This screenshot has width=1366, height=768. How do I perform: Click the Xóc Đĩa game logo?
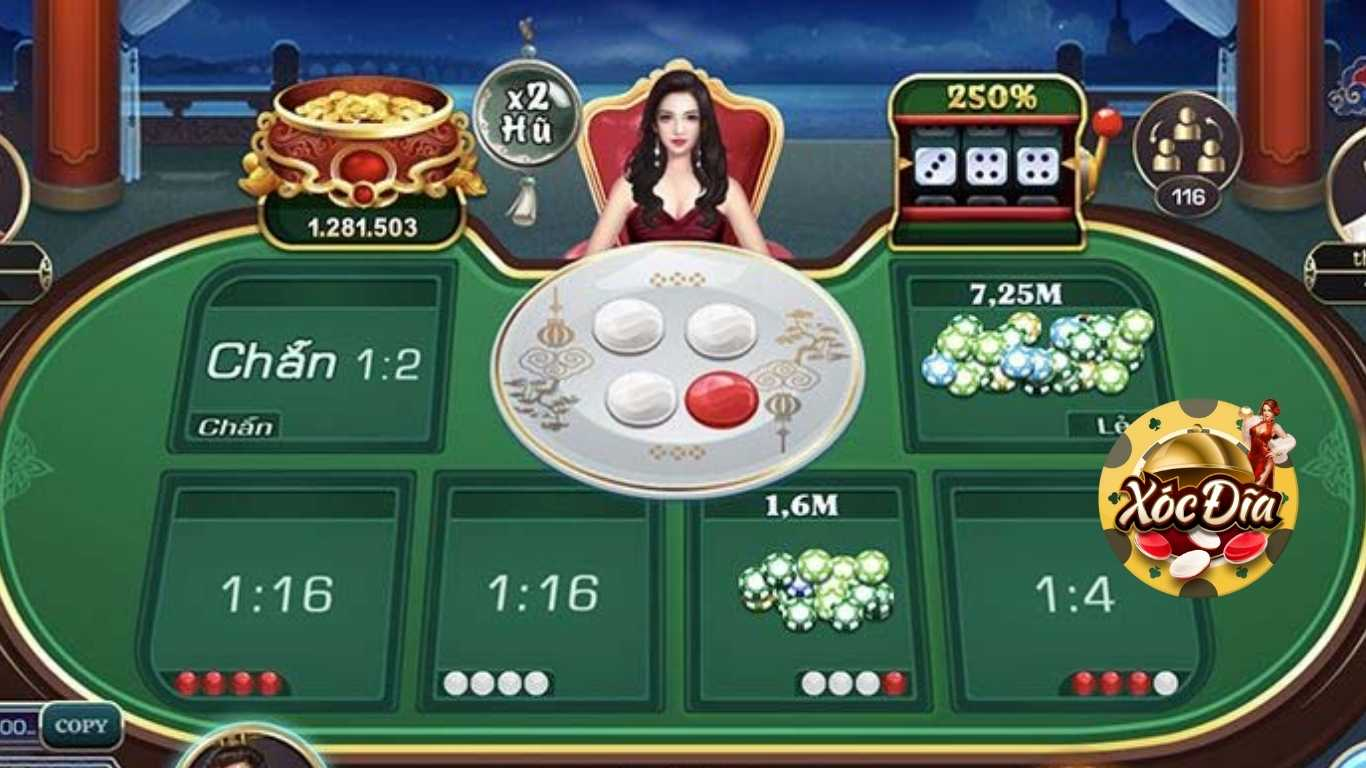pos(1198,500)
